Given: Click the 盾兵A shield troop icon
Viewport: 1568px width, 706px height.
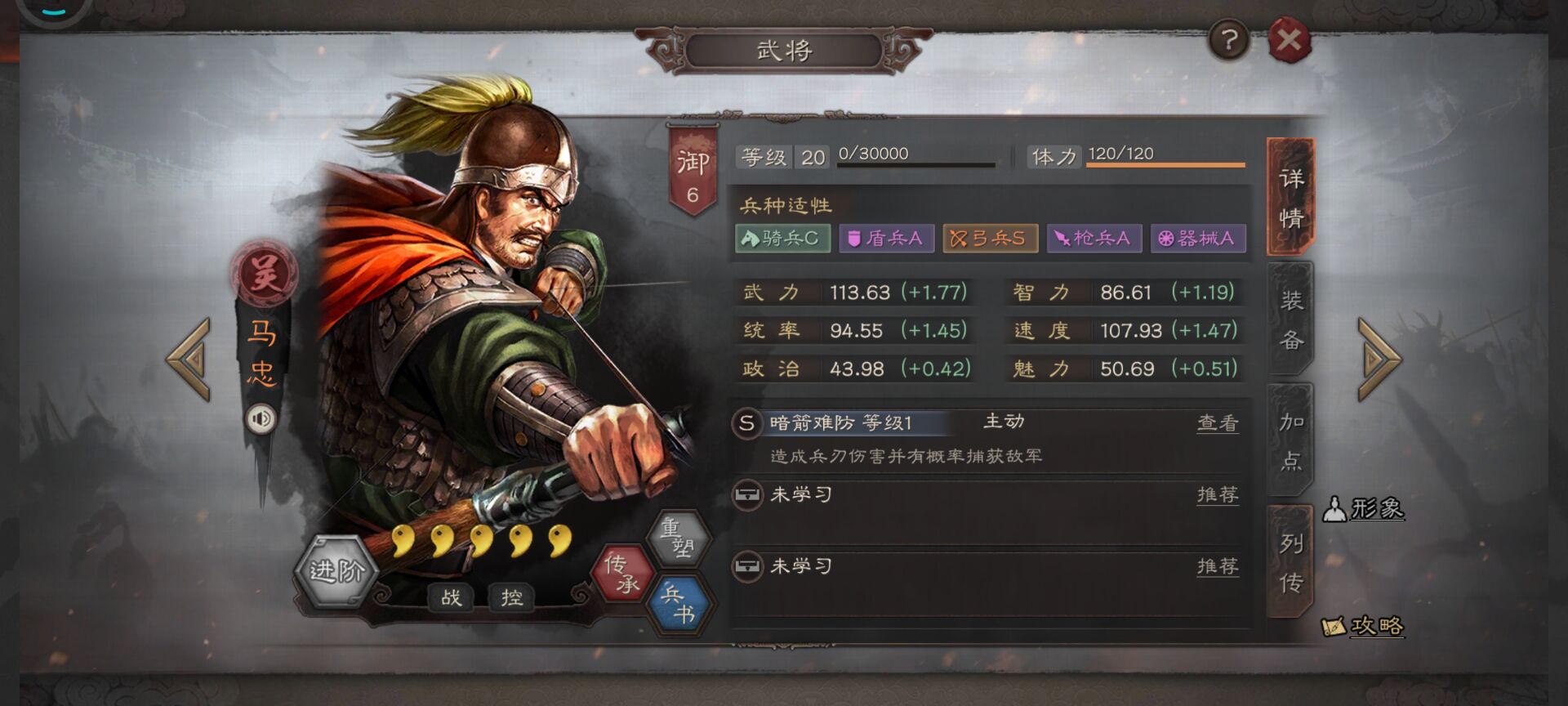Looking at the screenshot, I should point(887,238).
